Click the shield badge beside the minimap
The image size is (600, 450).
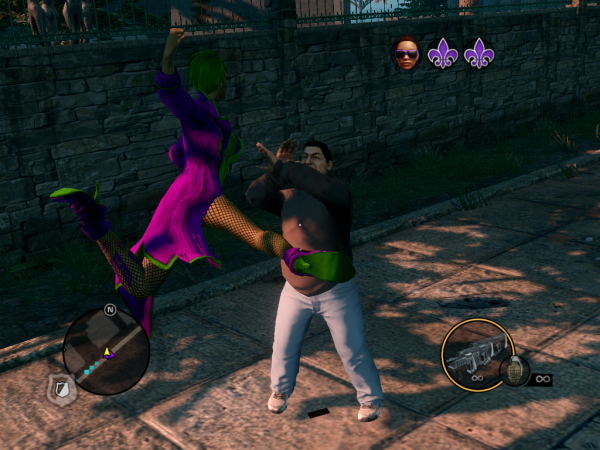tap(59, 391)
